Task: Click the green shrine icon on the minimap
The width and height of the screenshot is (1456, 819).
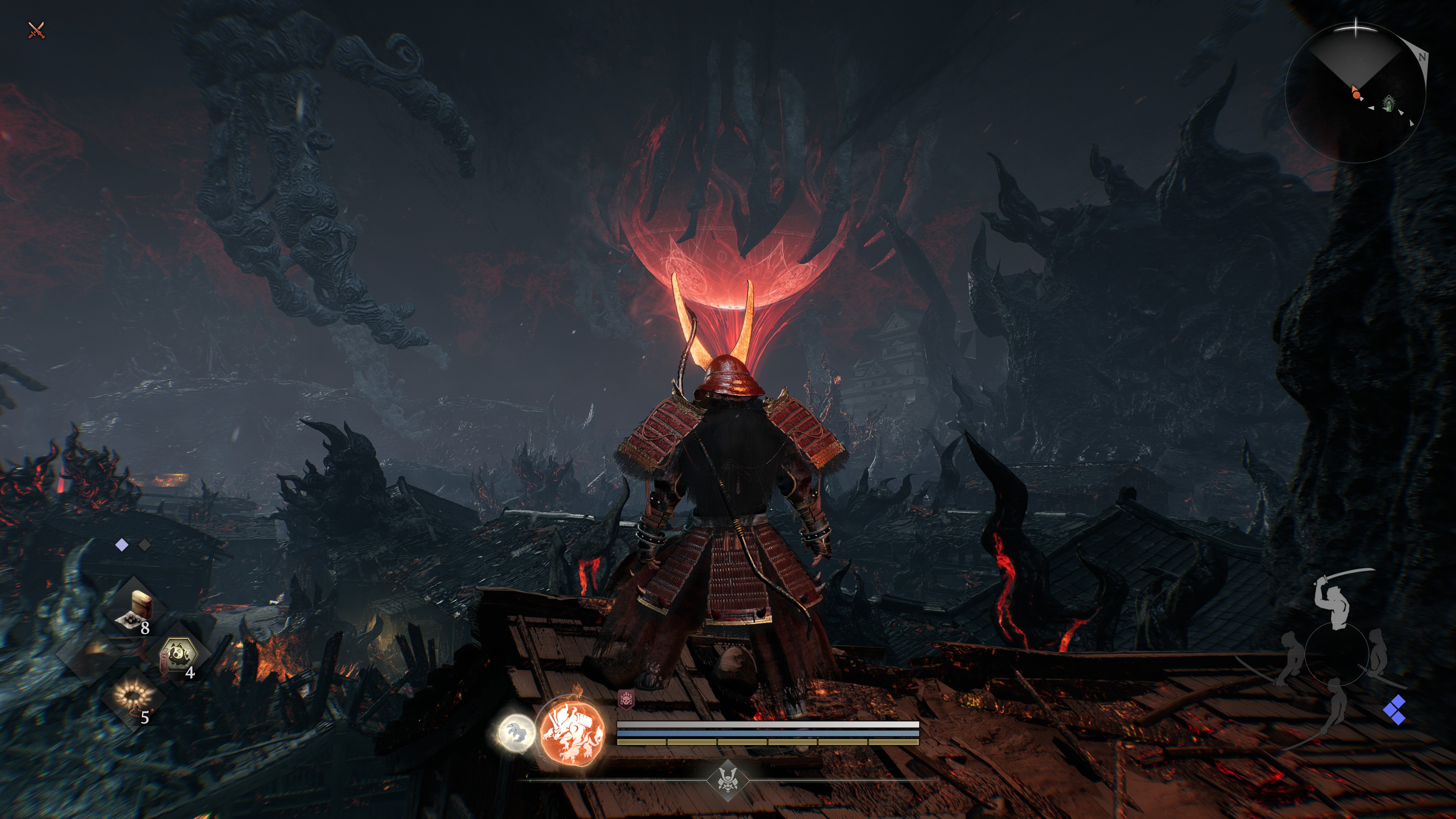Action: [x=1389, y=106]
